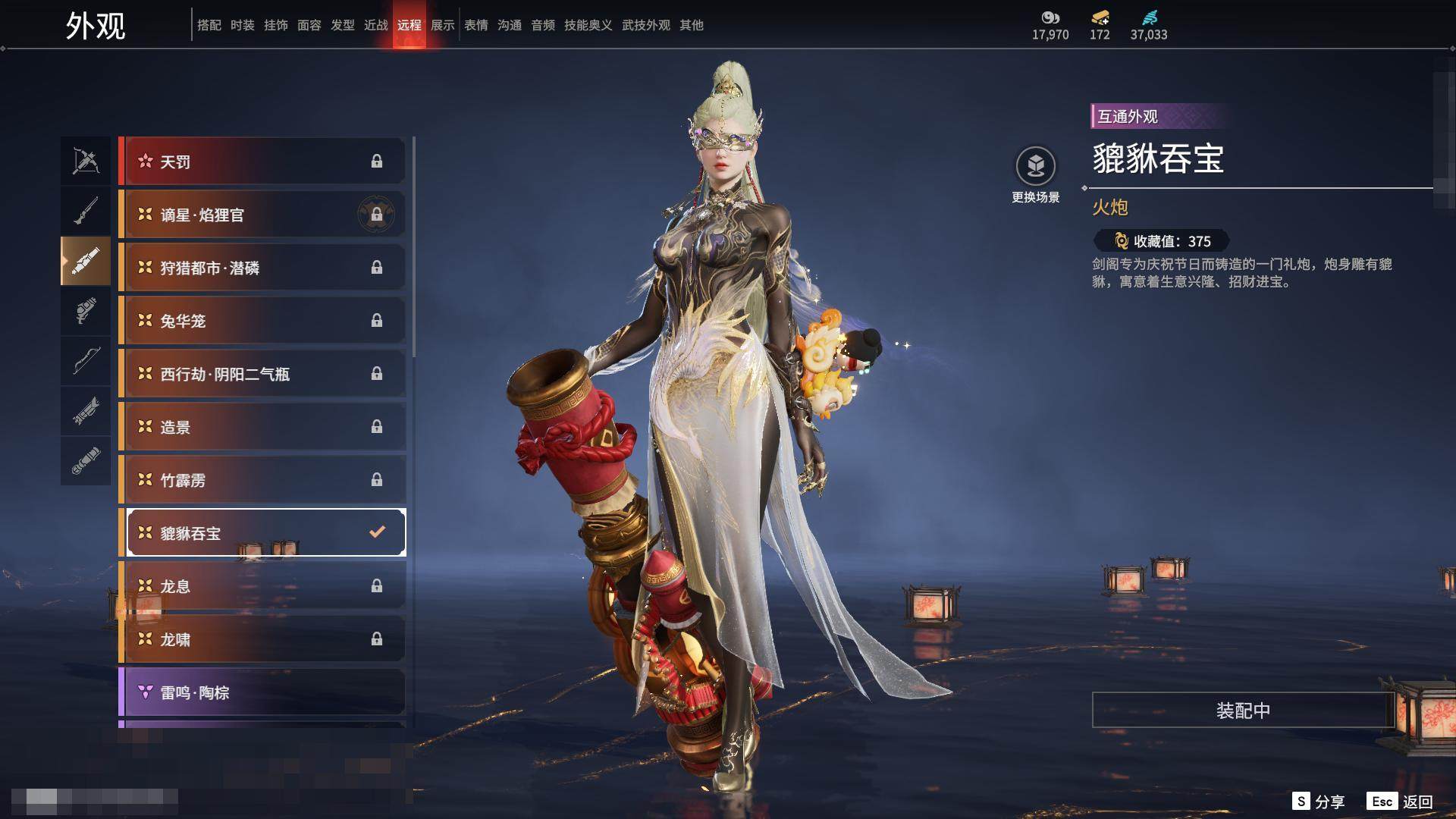Click the 返回 back button
The height and width of the screenshot is (819, 1456).
pos(1401,802)
